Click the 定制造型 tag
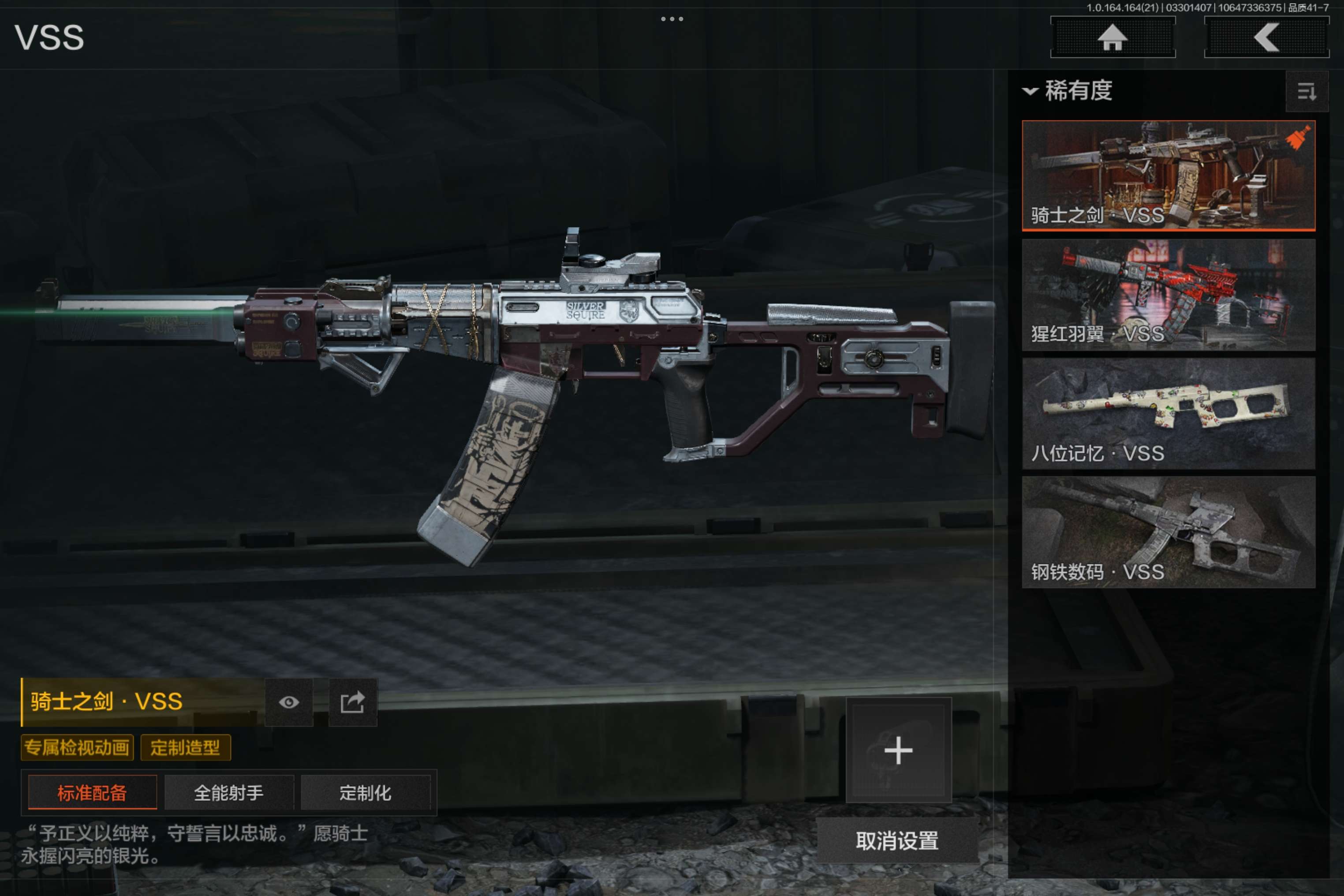Viewport: 1344px width, 896px height. click(x=185, y=747)
